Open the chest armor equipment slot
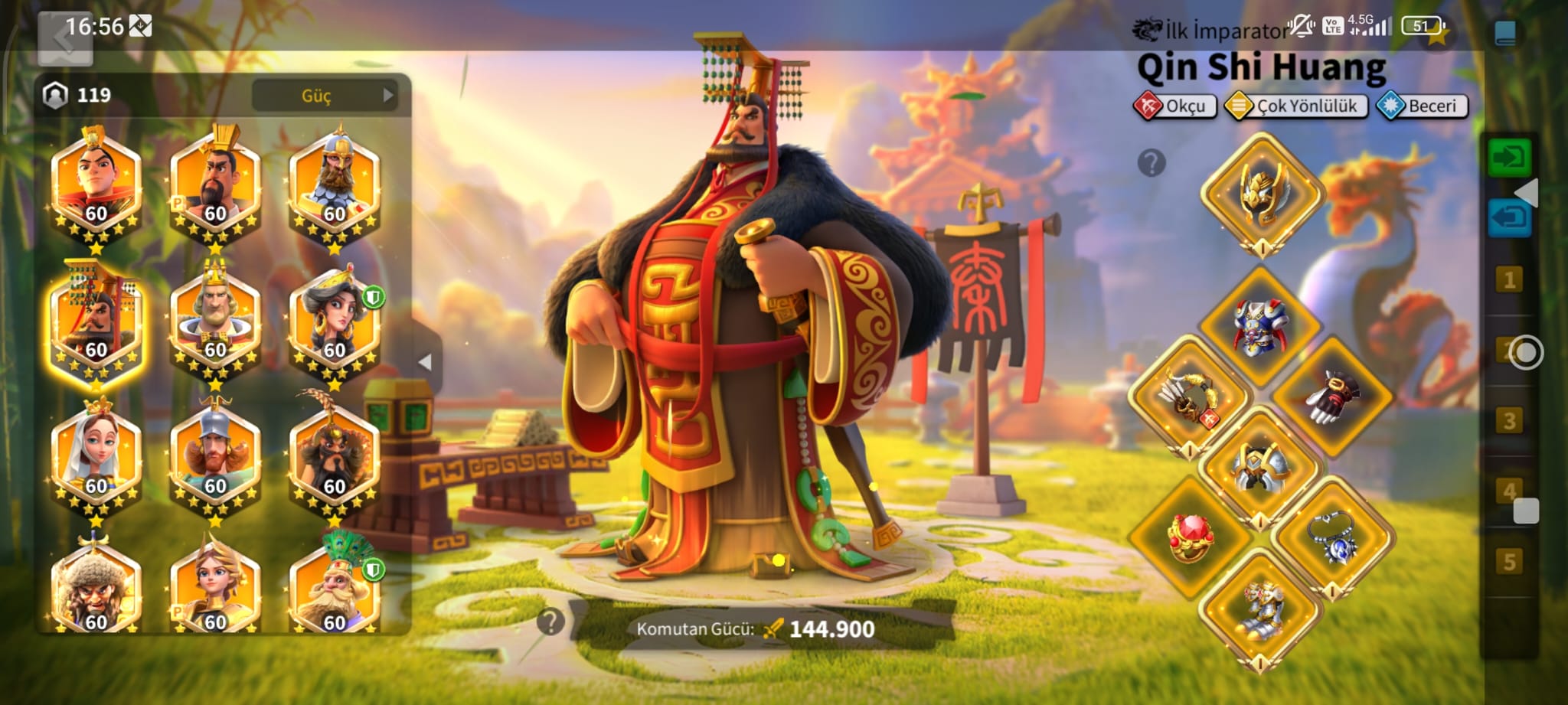 tap(1260, 326)
